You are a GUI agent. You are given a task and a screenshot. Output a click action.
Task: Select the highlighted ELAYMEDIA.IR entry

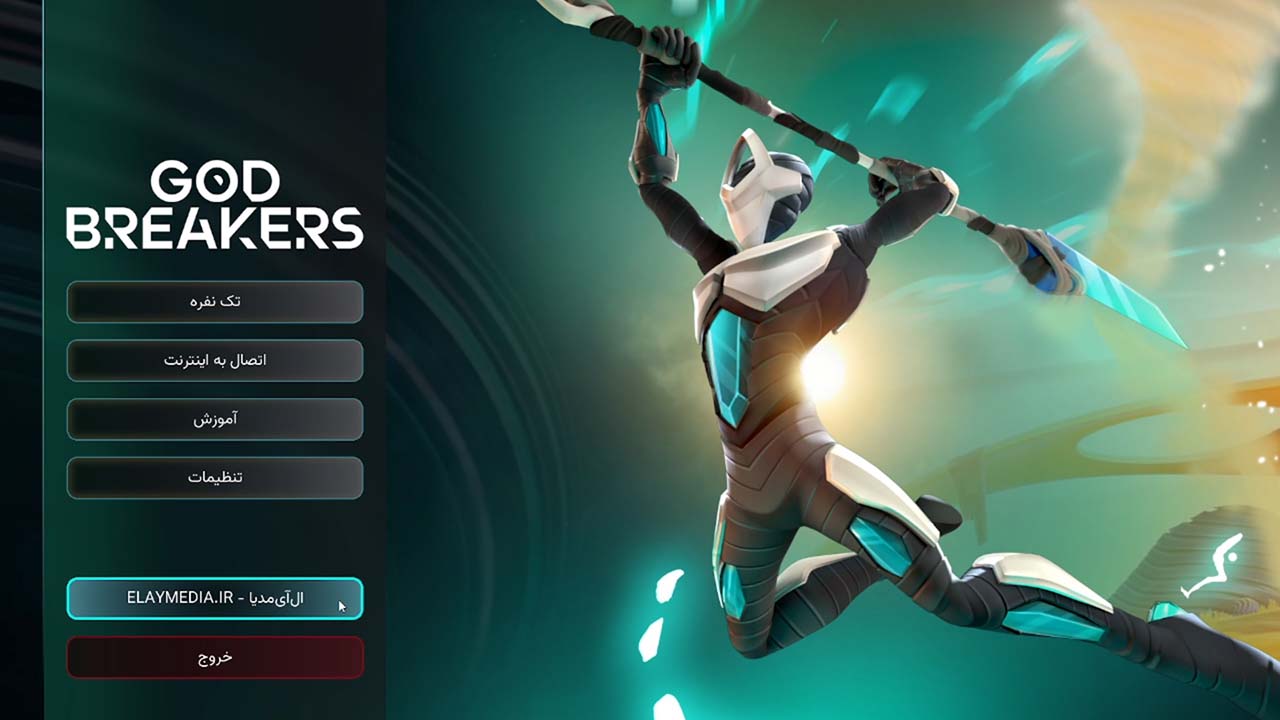tap(214, 599)
